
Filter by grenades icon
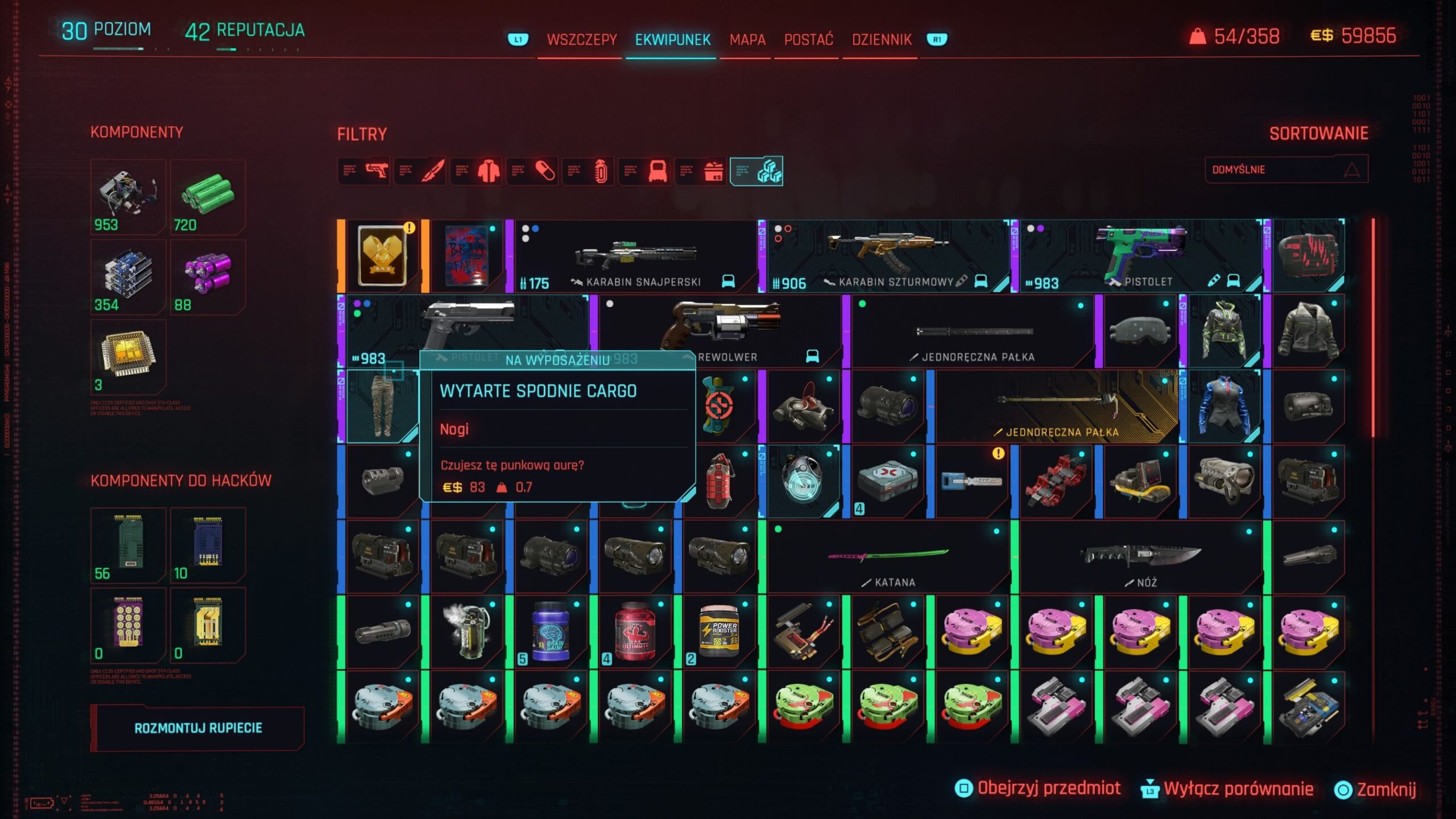pyautogui.click(x=589, y=171)
